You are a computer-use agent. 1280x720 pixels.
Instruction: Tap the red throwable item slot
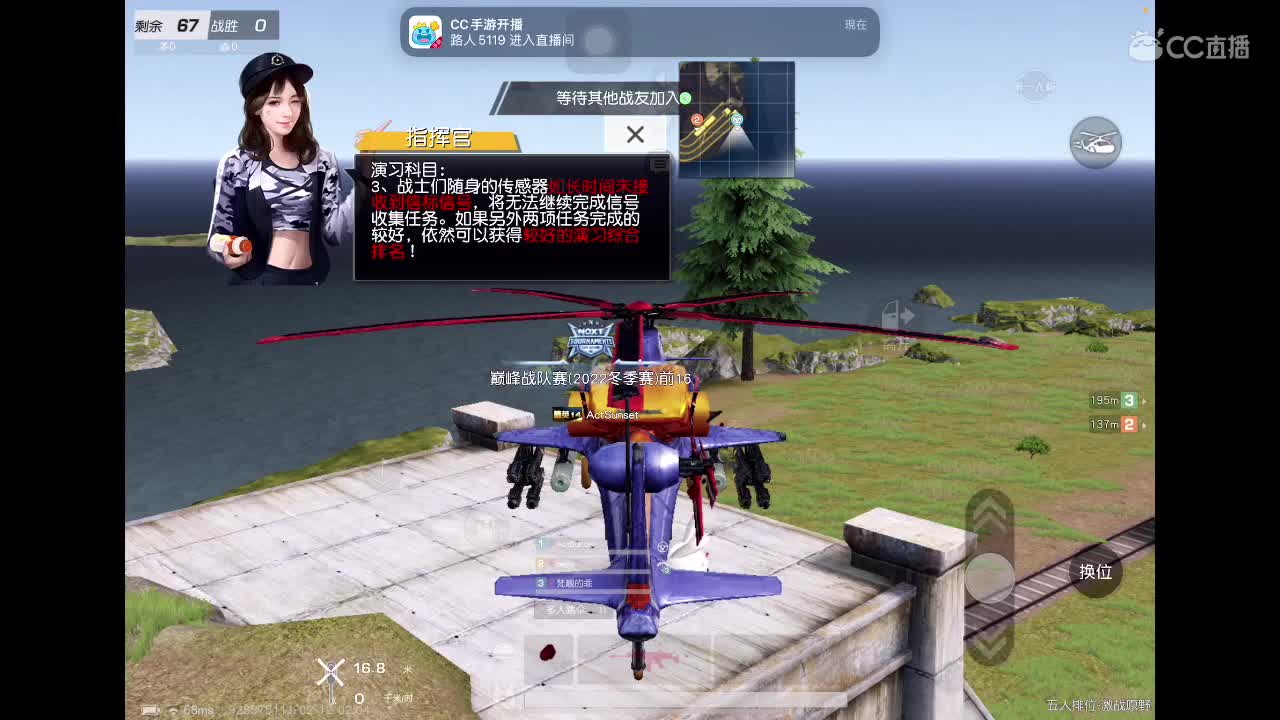(x=548, y=655)
